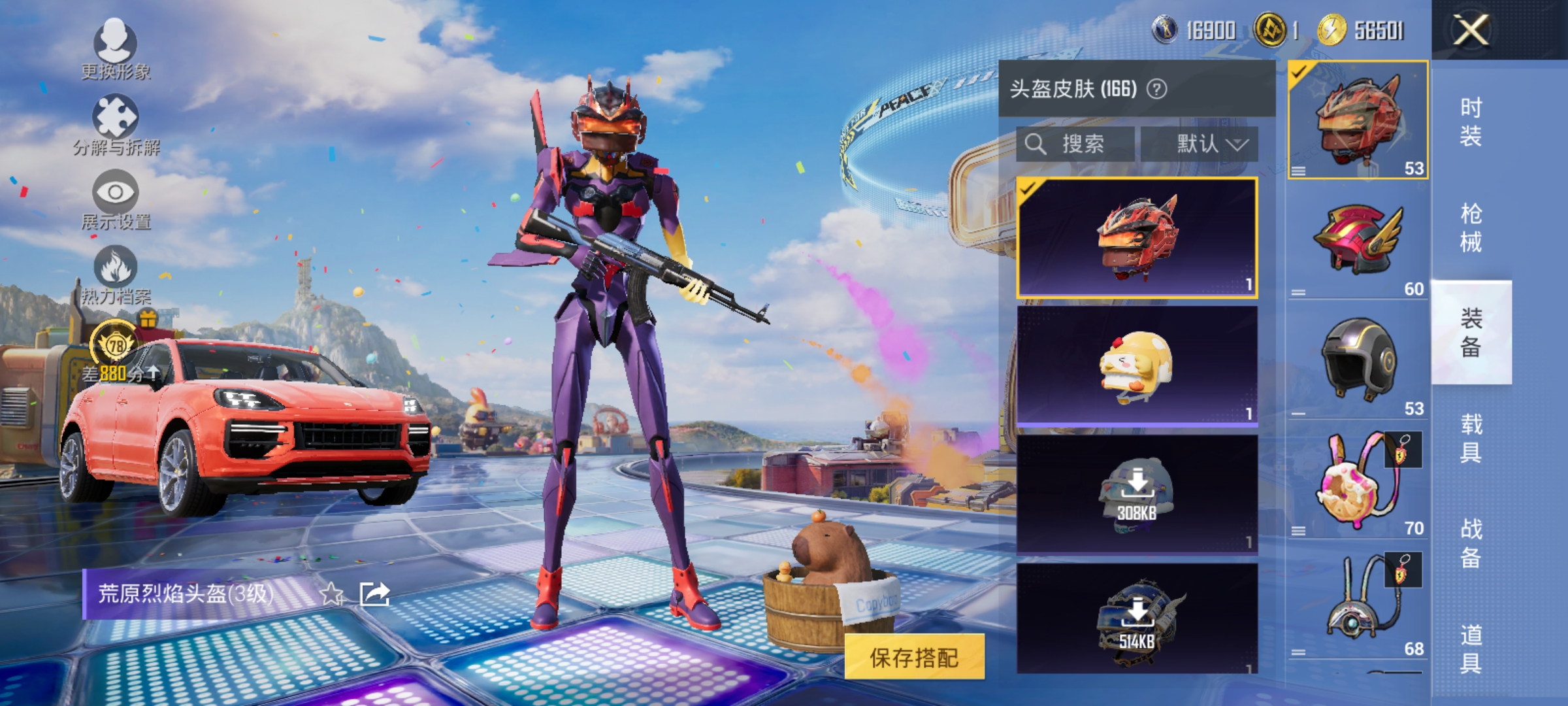Click the search magnifier in the helmet panel
Screen dimensions: 1568x706
pos(1036,144)
